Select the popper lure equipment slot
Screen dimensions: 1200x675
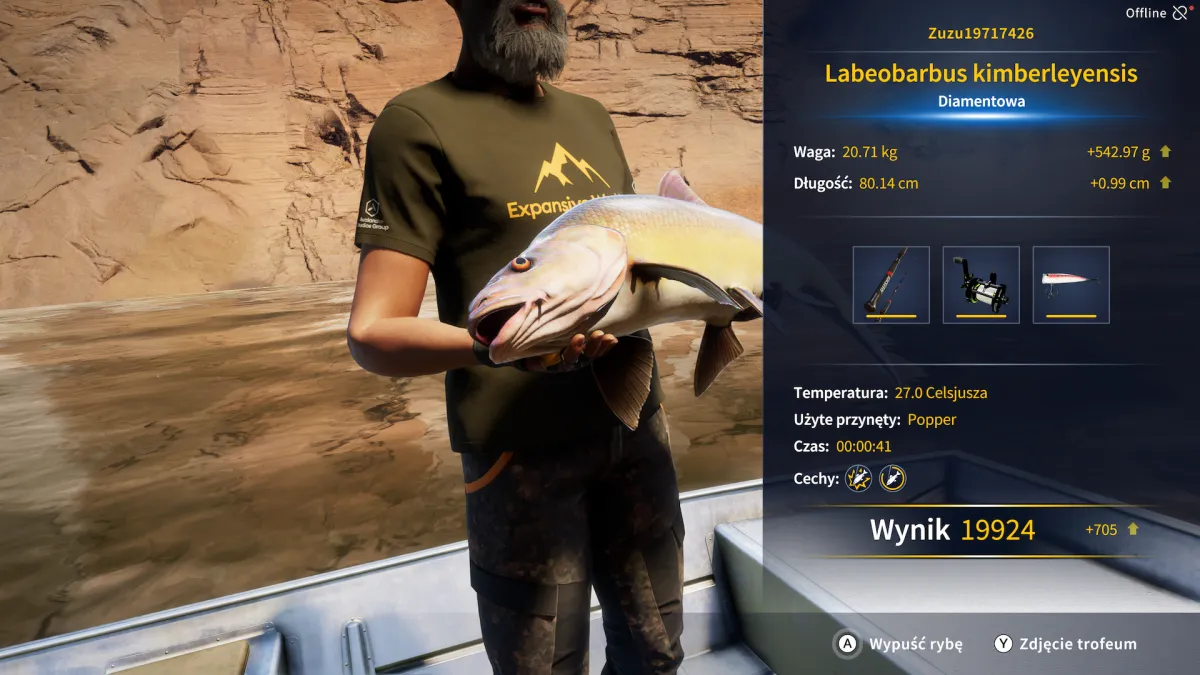pos(1071,285)
